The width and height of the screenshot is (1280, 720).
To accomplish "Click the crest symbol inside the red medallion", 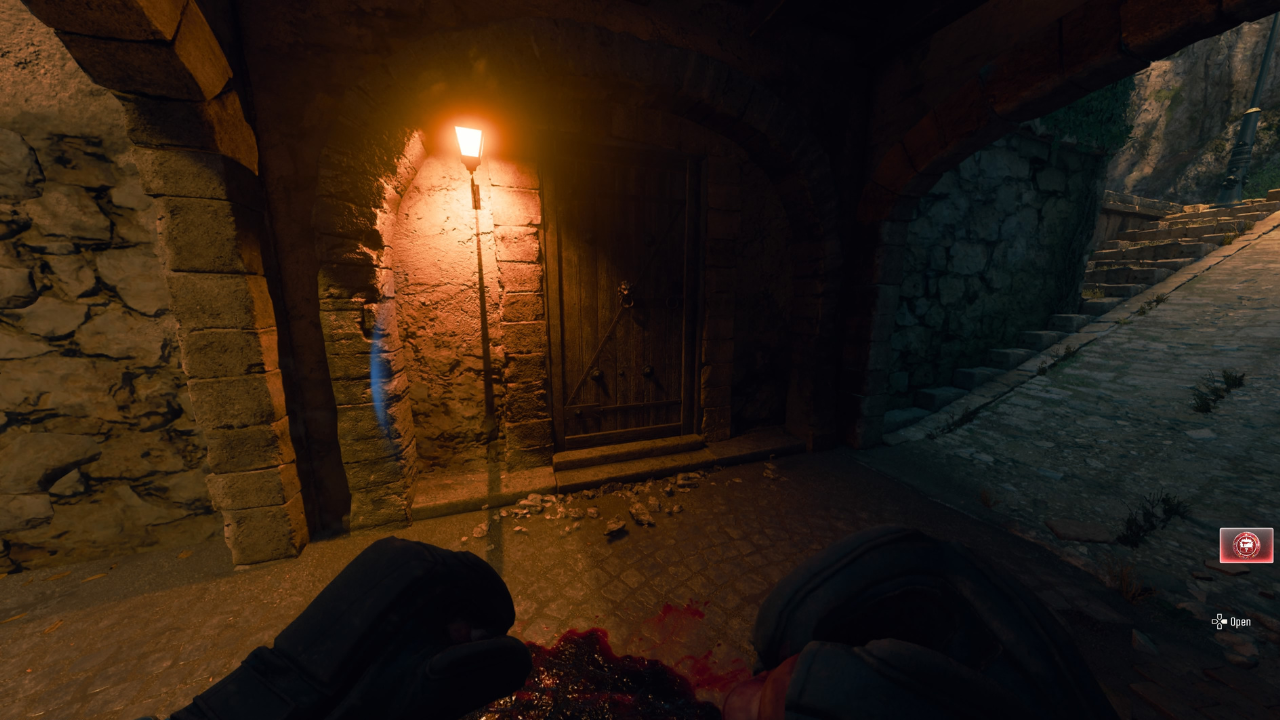I will click(x=1246, y=543).
